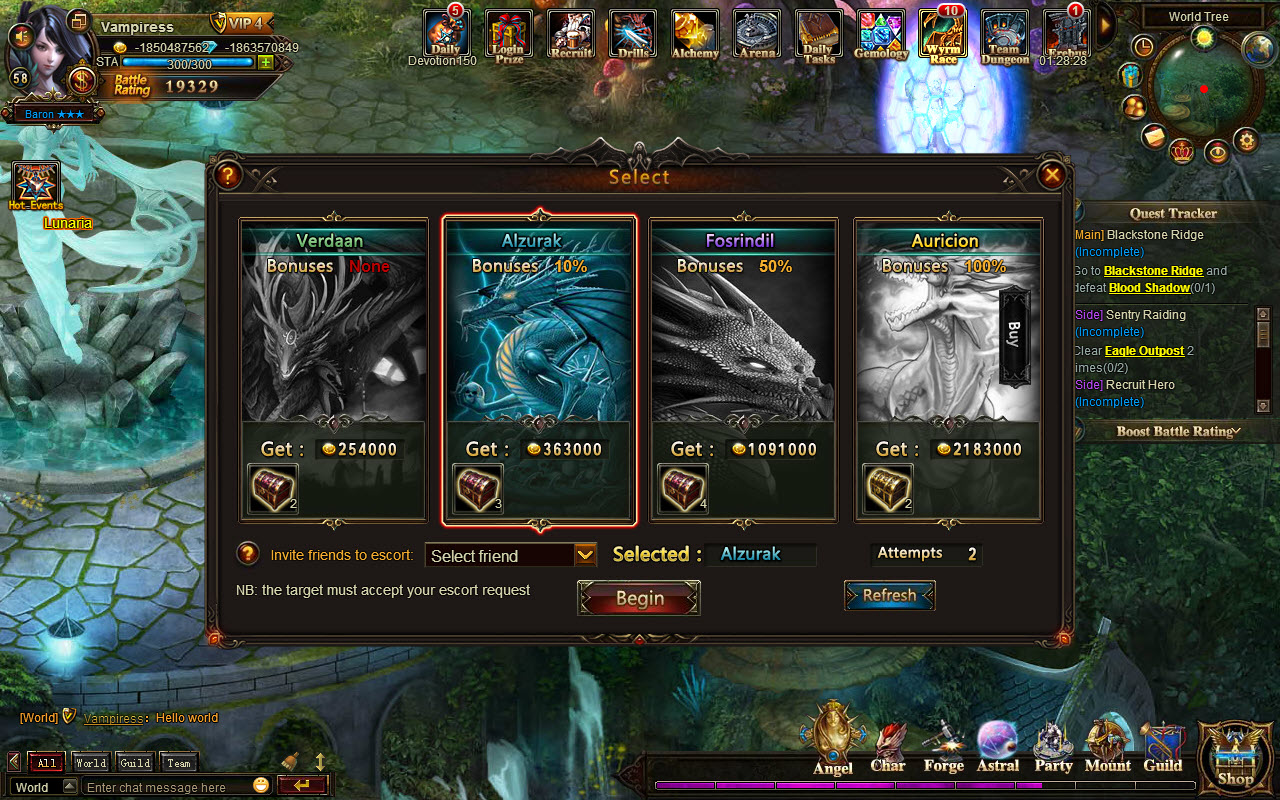Click the chat message input field

point(170,786)
